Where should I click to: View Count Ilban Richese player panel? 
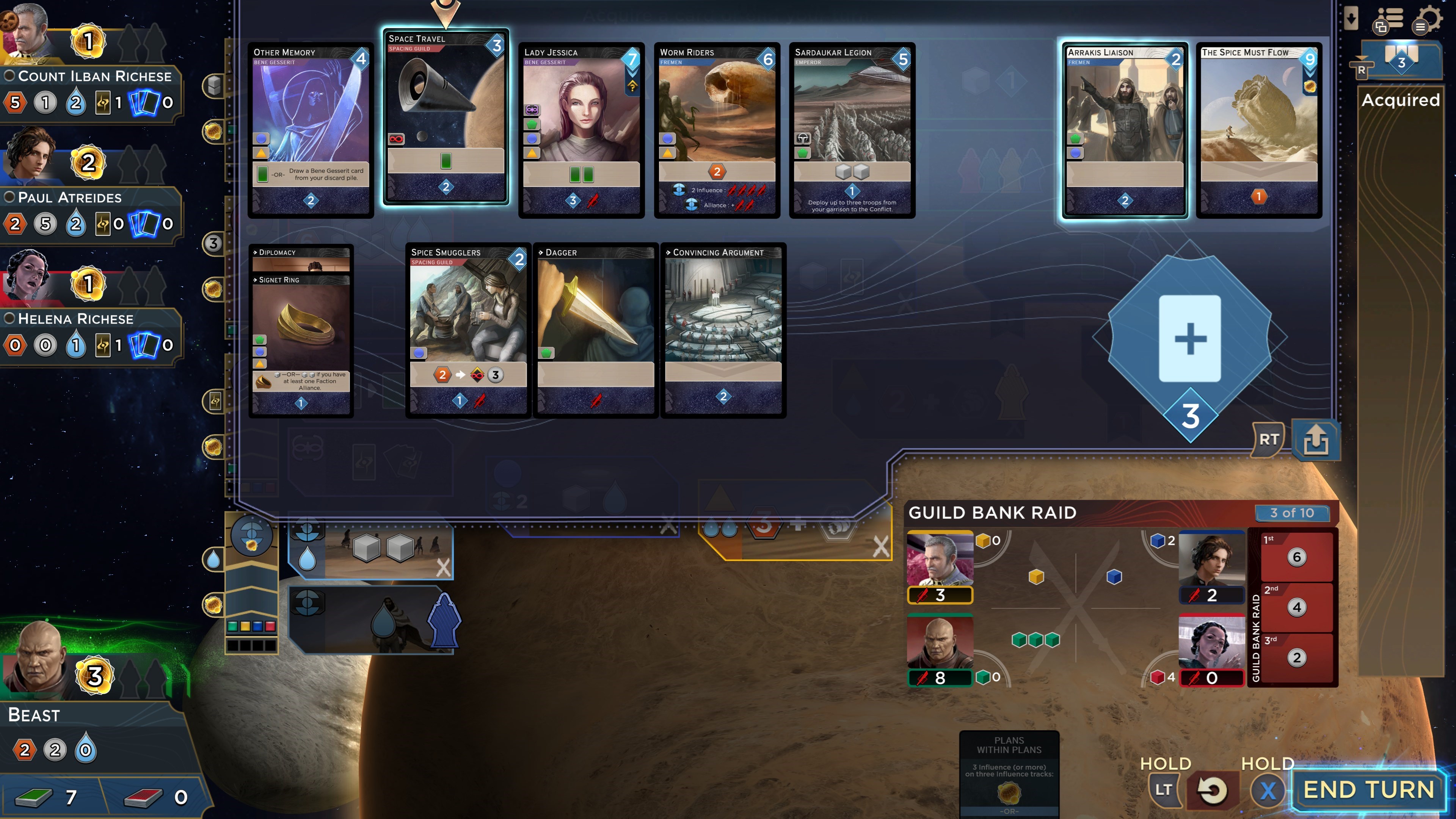pos(93,76)
